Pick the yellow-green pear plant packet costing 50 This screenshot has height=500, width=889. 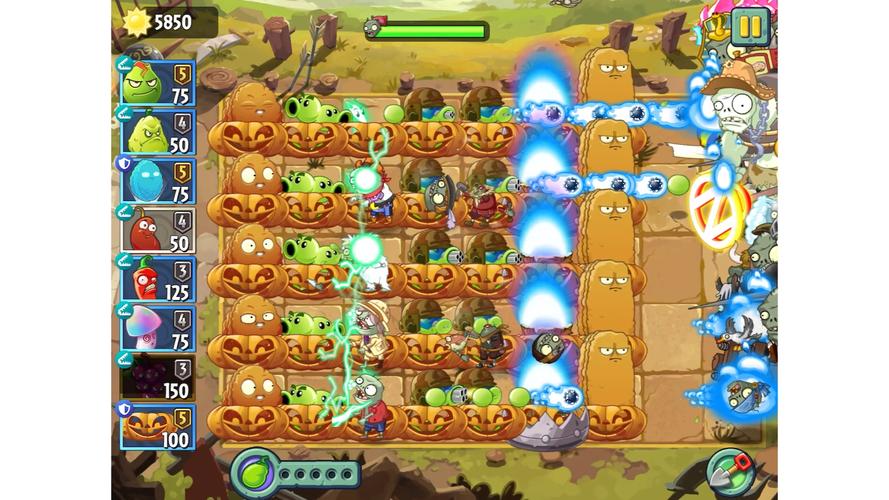tap(158, 131)
